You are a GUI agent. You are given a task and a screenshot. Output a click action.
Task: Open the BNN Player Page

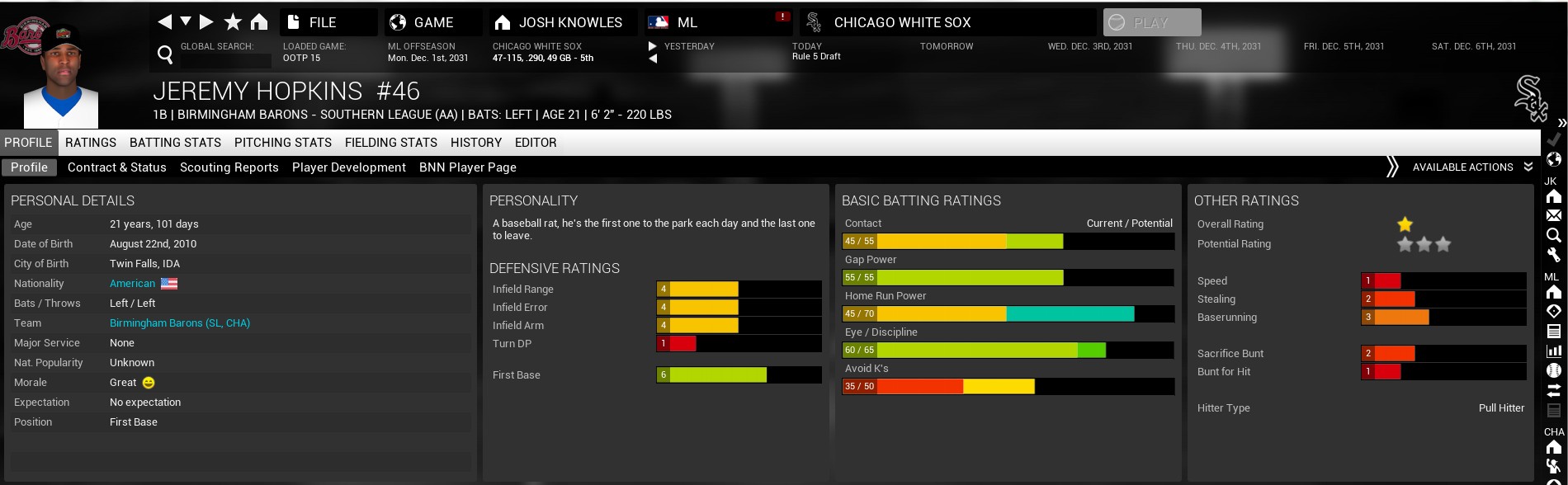(468, 167)
